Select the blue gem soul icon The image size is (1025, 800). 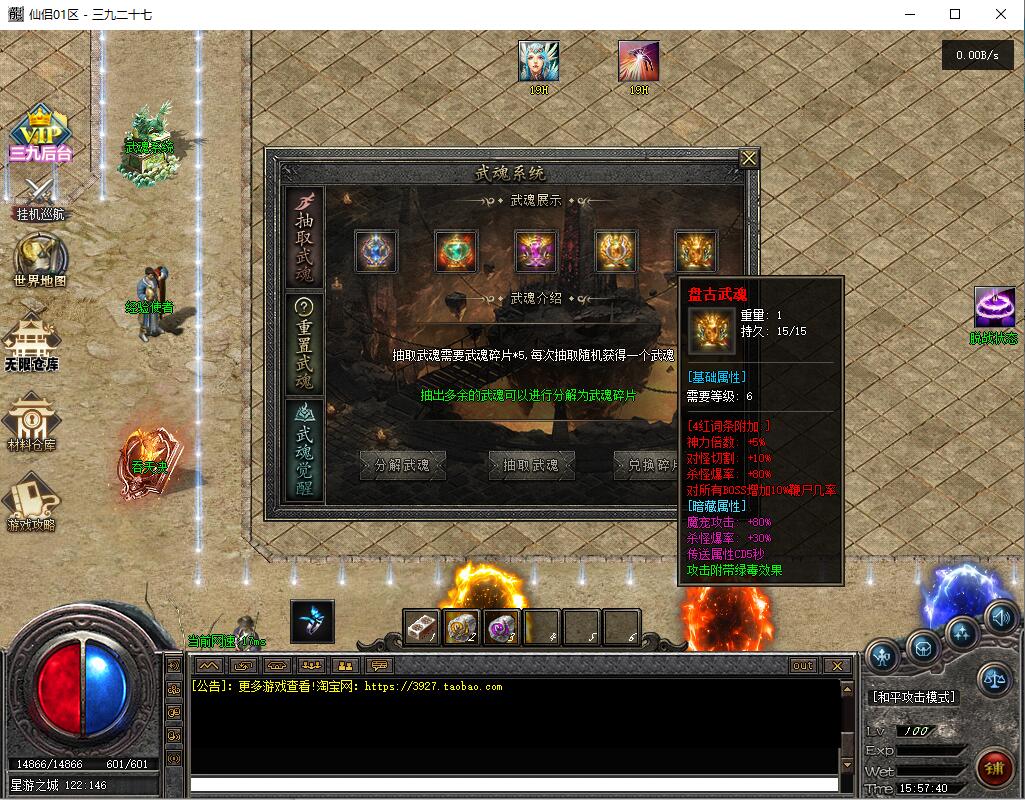[376, 251]
